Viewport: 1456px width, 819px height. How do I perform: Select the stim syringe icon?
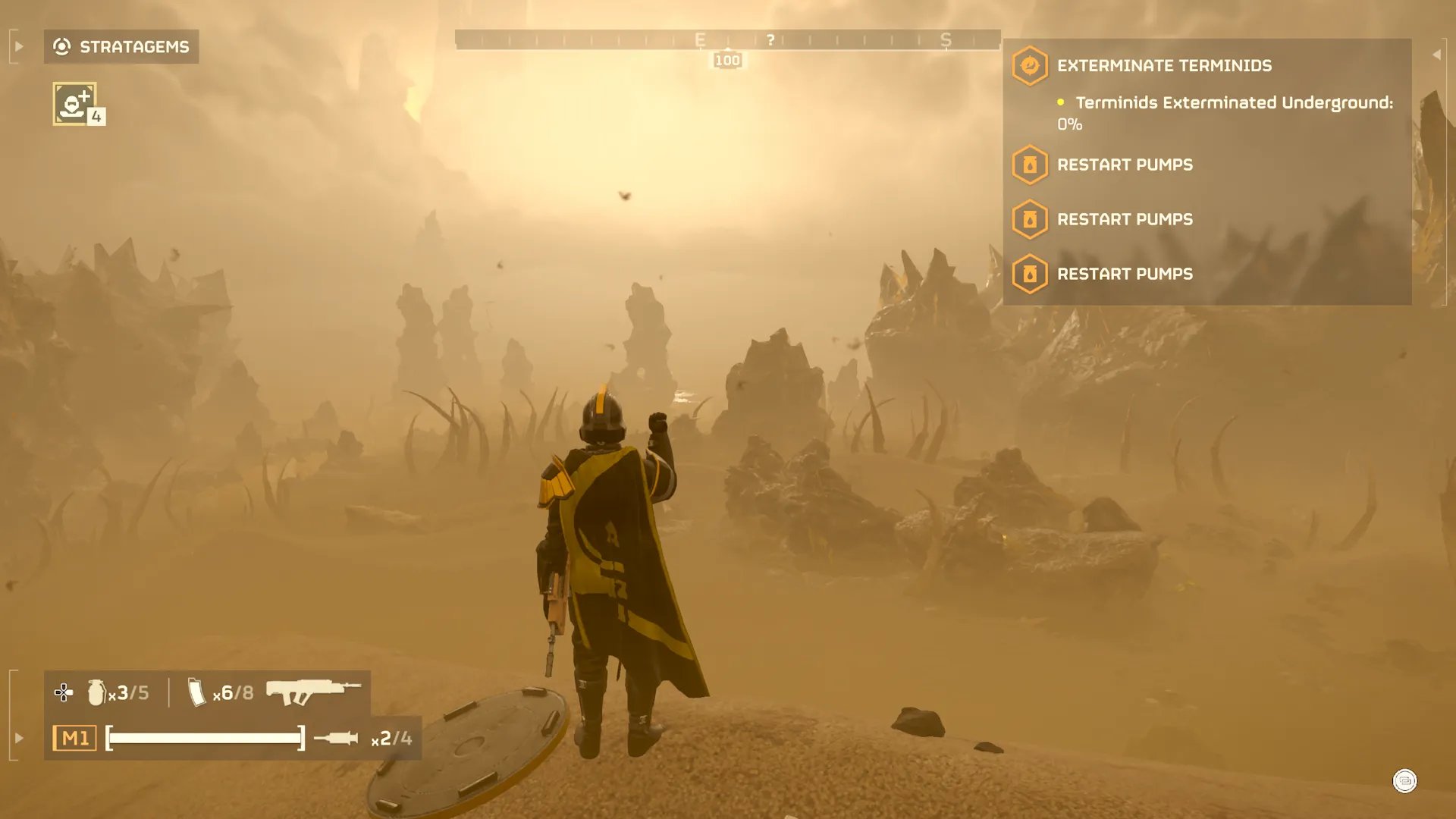336,738
